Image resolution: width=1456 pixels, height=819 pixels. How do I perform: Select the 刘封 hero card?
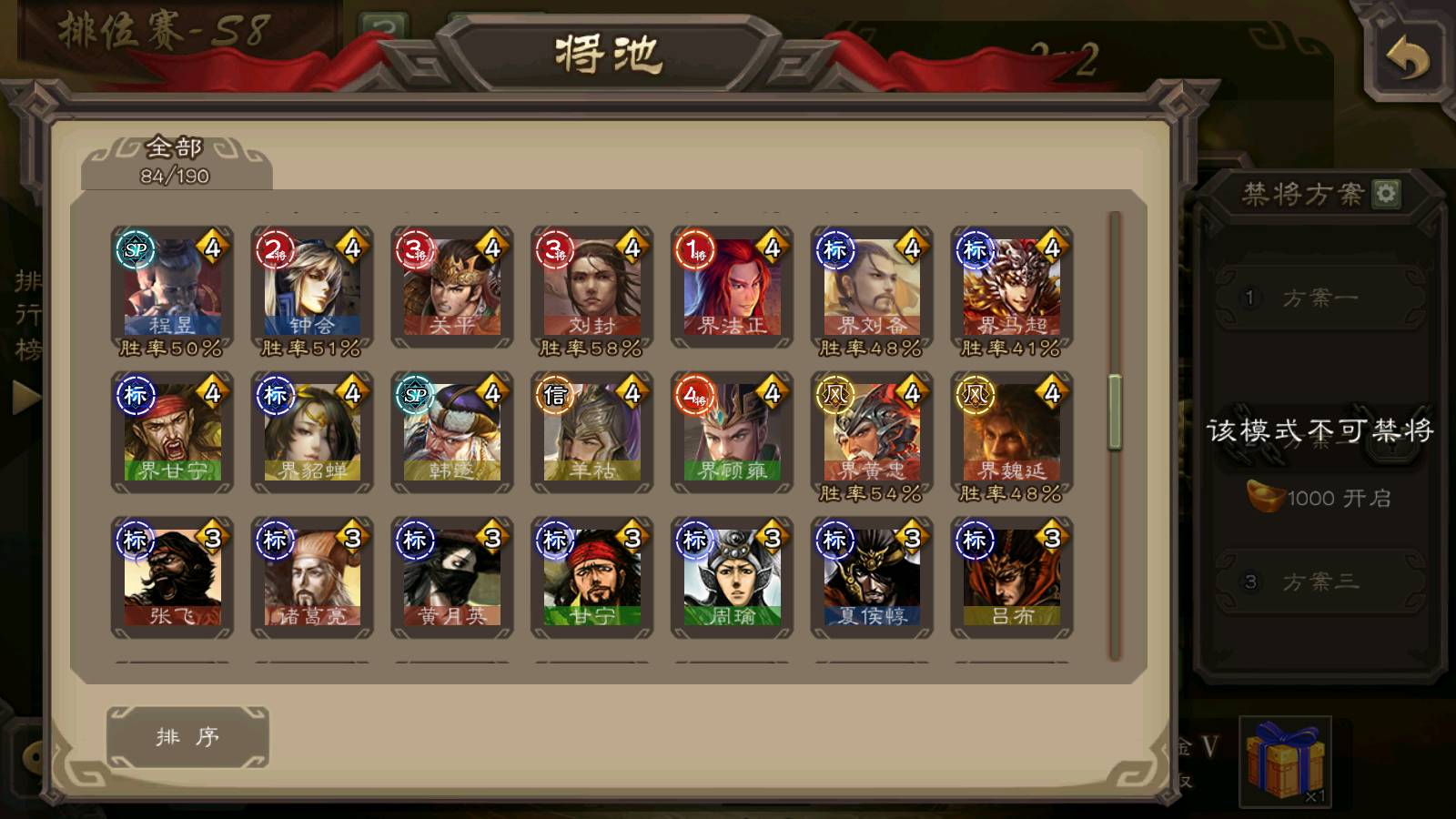[x=592, y=288]
